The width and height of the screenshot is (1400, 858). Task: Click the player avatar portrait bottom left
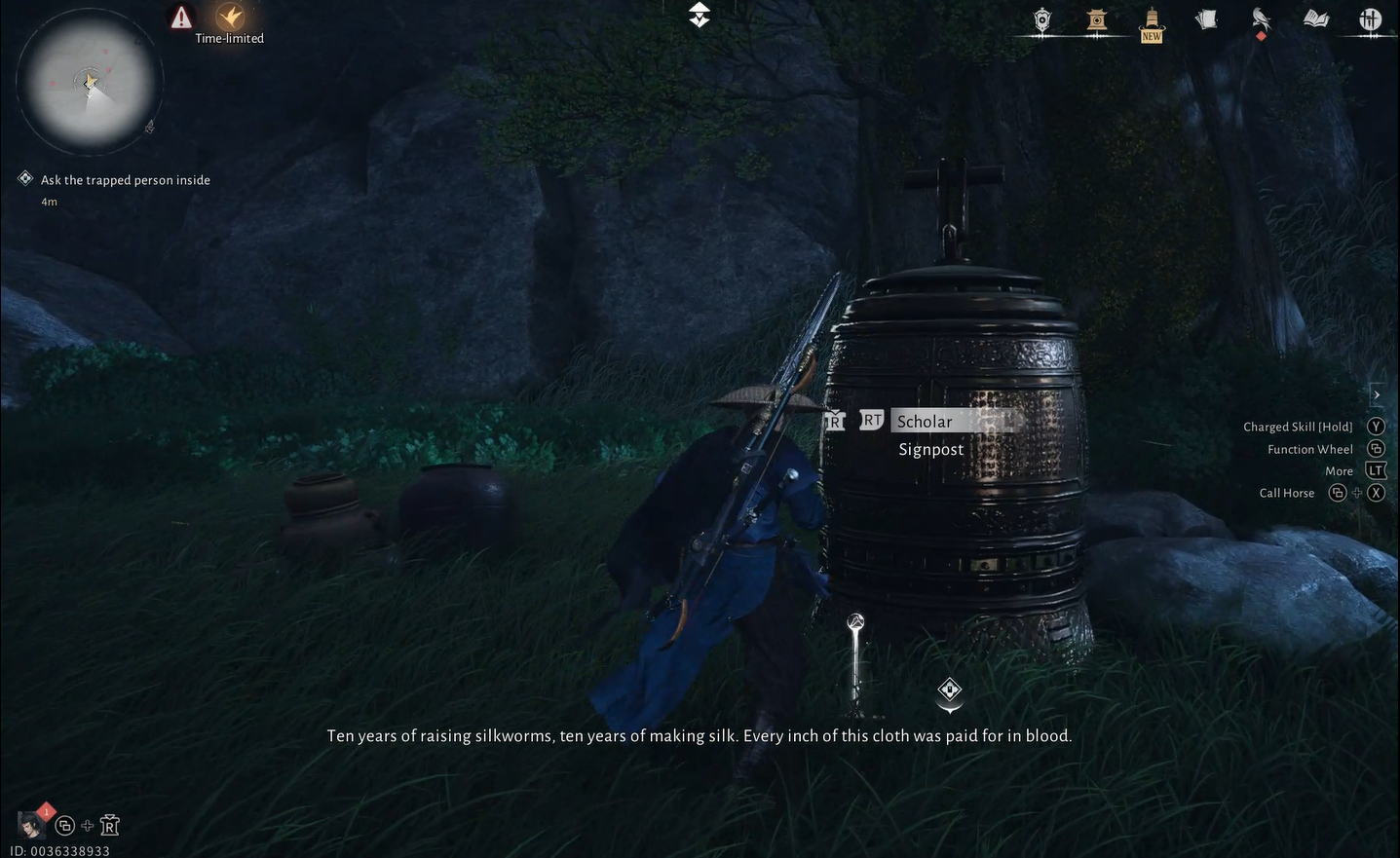tap(29, 824)
